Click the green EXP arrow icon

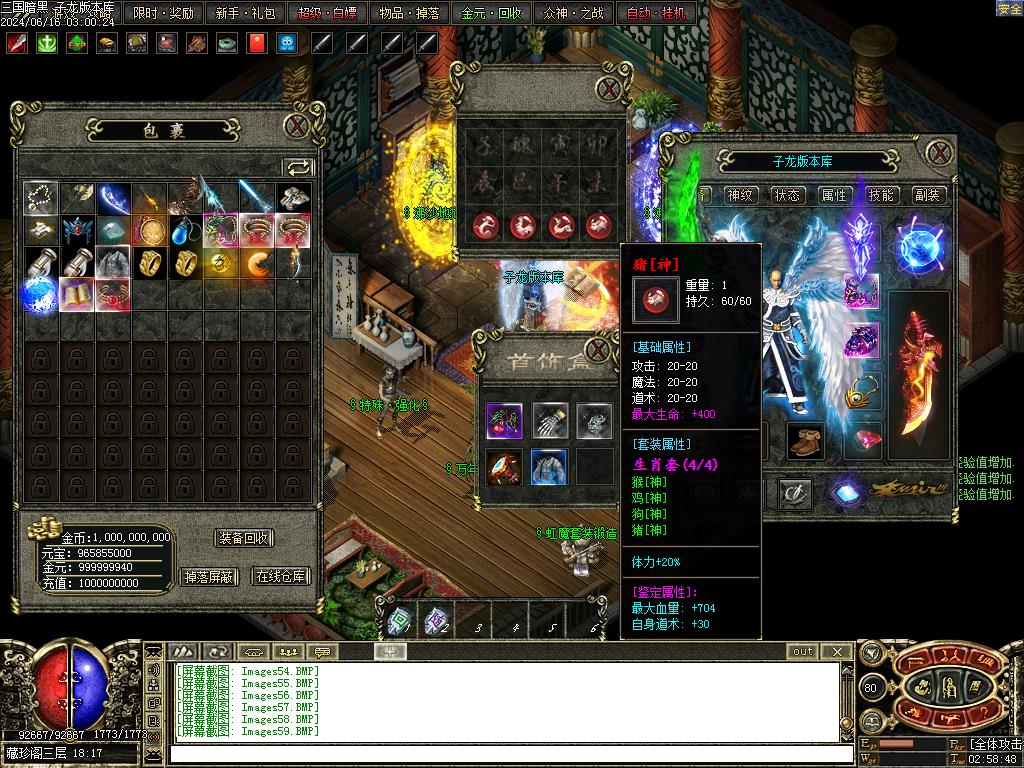pyautogui.click(x=76, y=43)
